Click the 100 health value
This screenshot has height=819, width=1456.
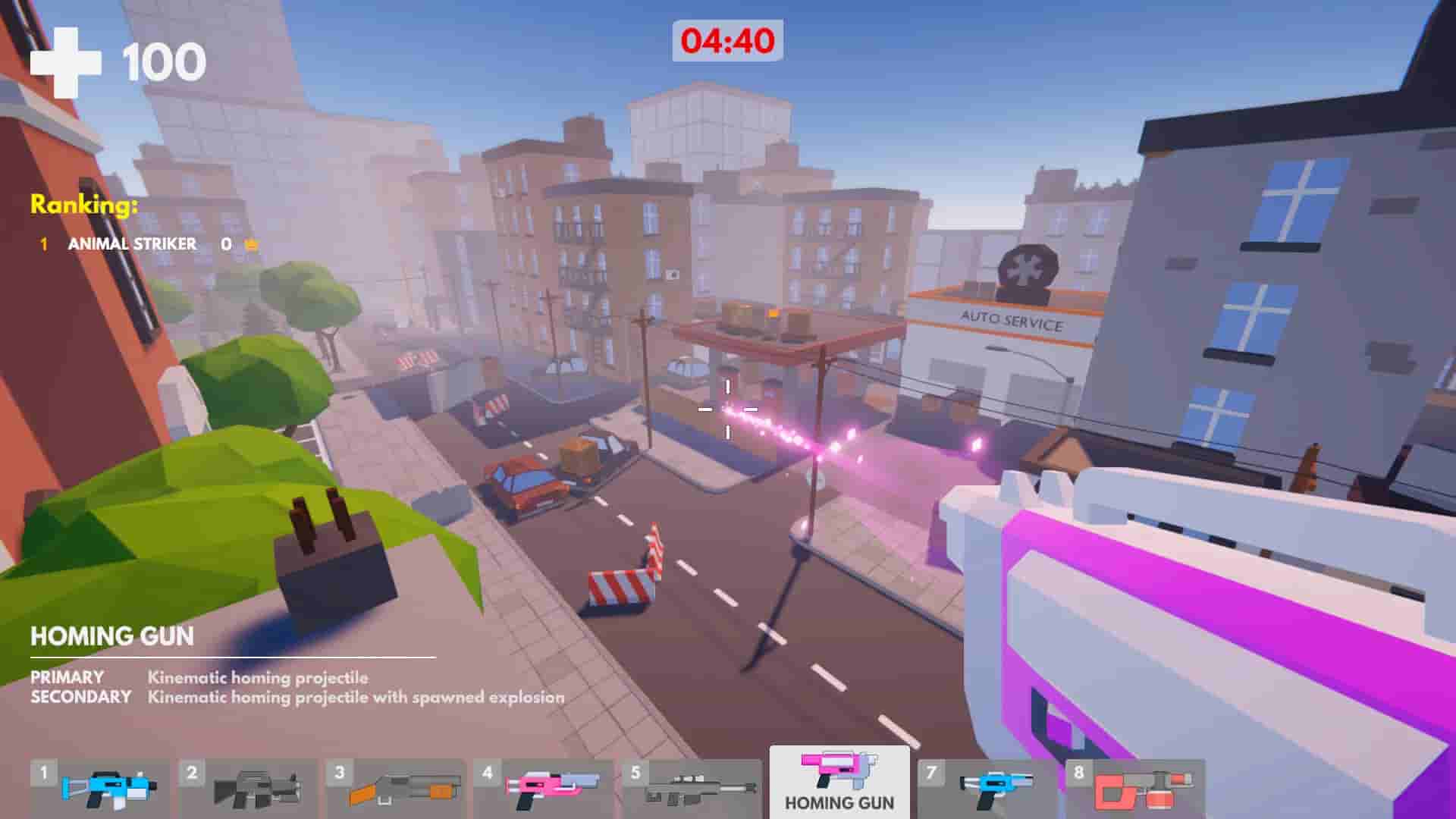pos(162,64)
